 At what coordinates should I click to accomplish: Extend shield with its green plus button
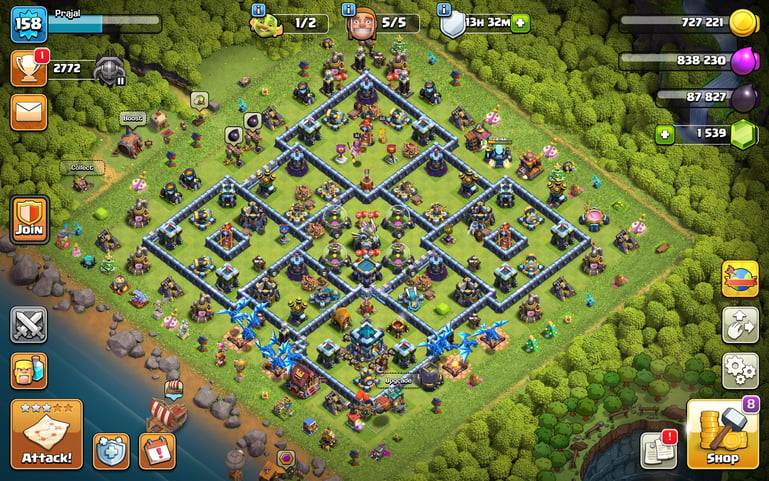click(520, 23)
